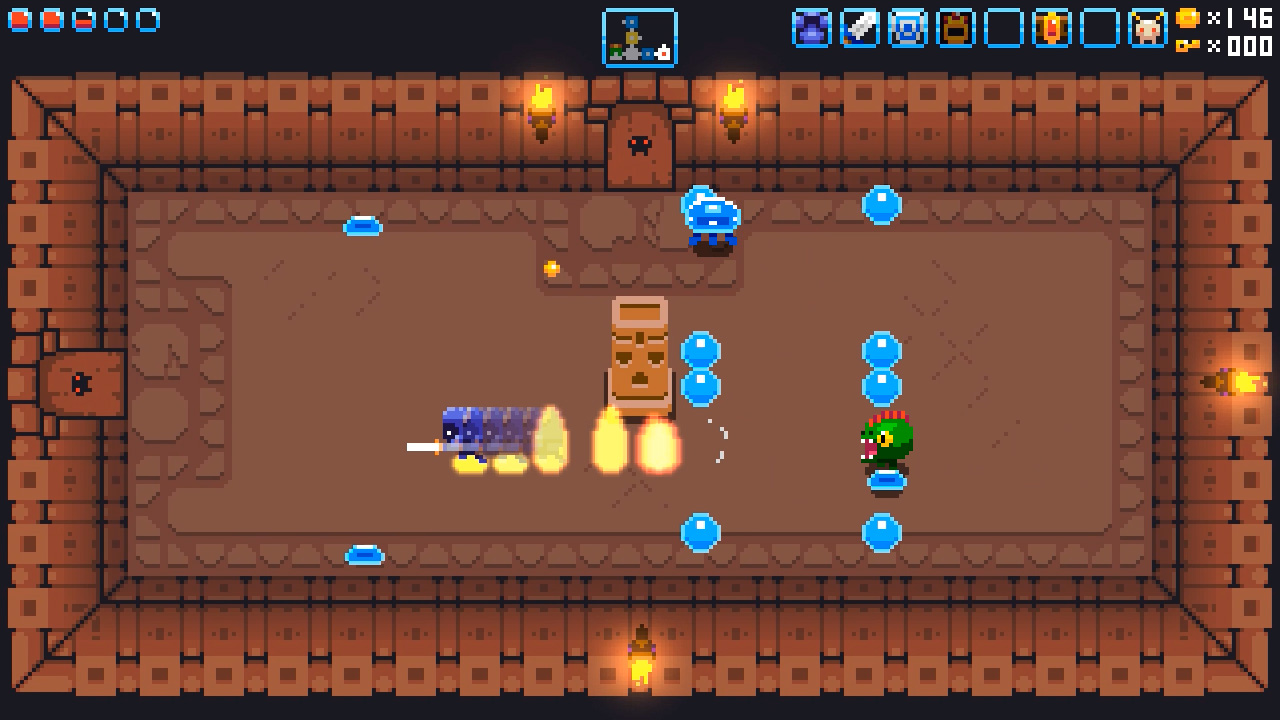Select the sword item slot in the HUD
The width and height of the screenshot is (1280, 720).
(859, 29)
